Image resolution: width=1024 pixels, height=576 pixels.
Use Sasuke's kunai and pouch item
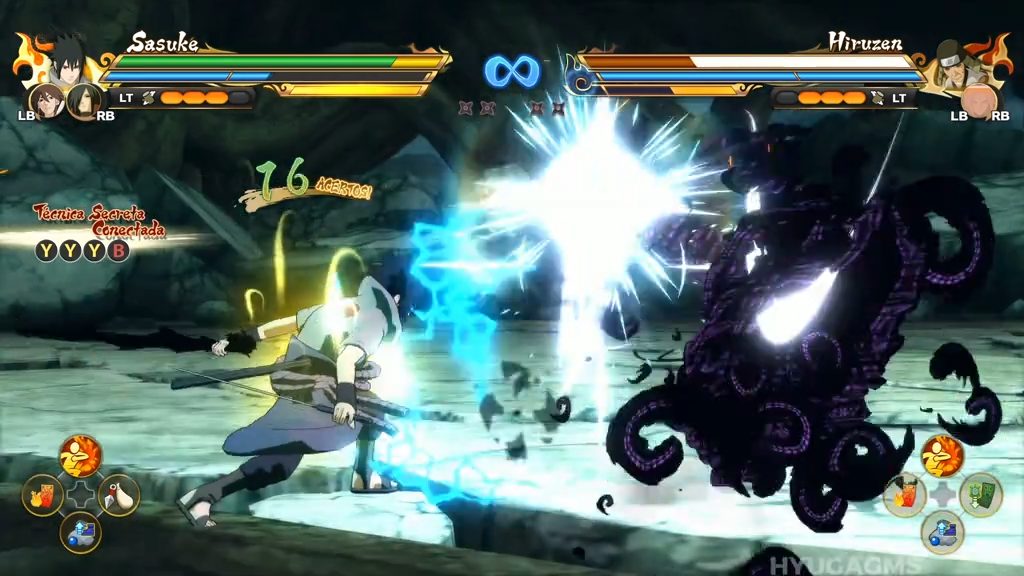tap(118, 494)
